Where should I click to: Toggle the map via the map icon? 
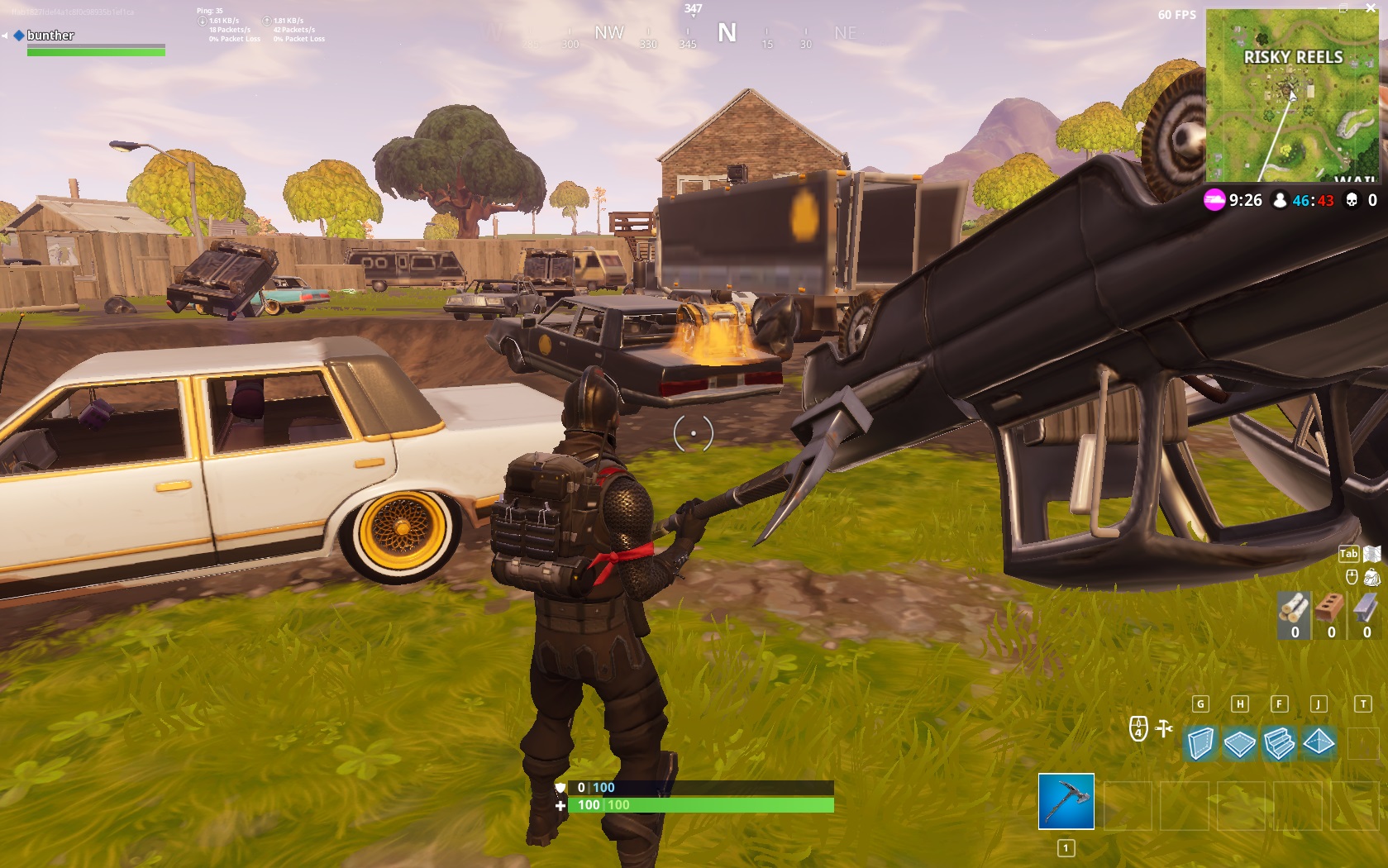[1372, 552]
